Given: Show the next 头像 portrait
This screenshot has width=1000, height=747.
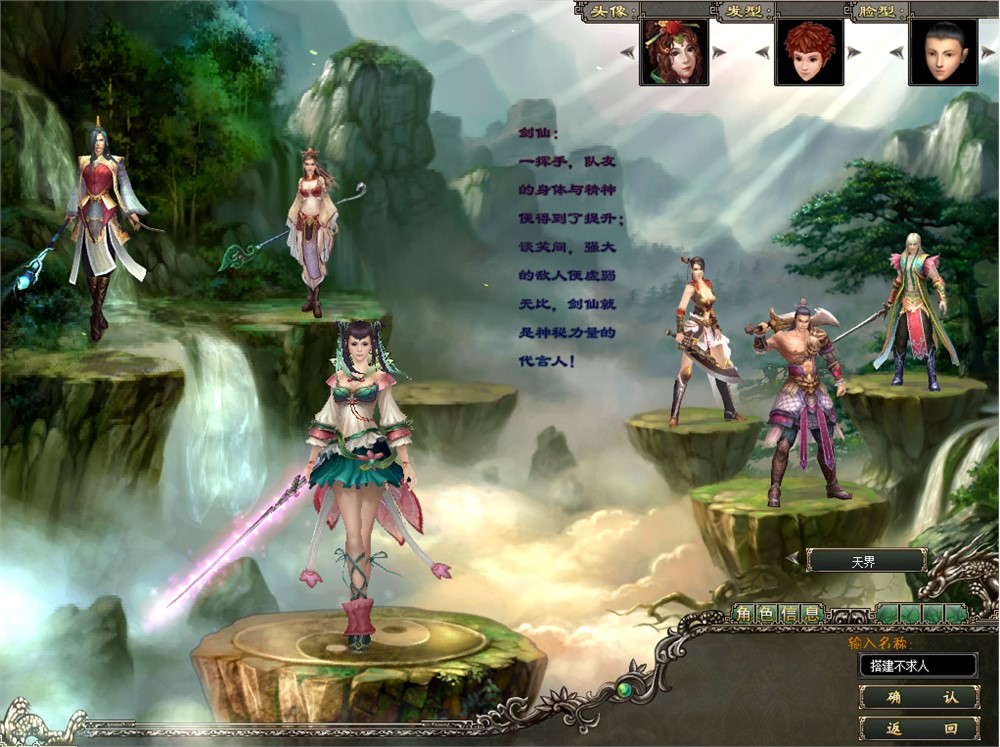Looking at the screenshot, I should point(720,52).
